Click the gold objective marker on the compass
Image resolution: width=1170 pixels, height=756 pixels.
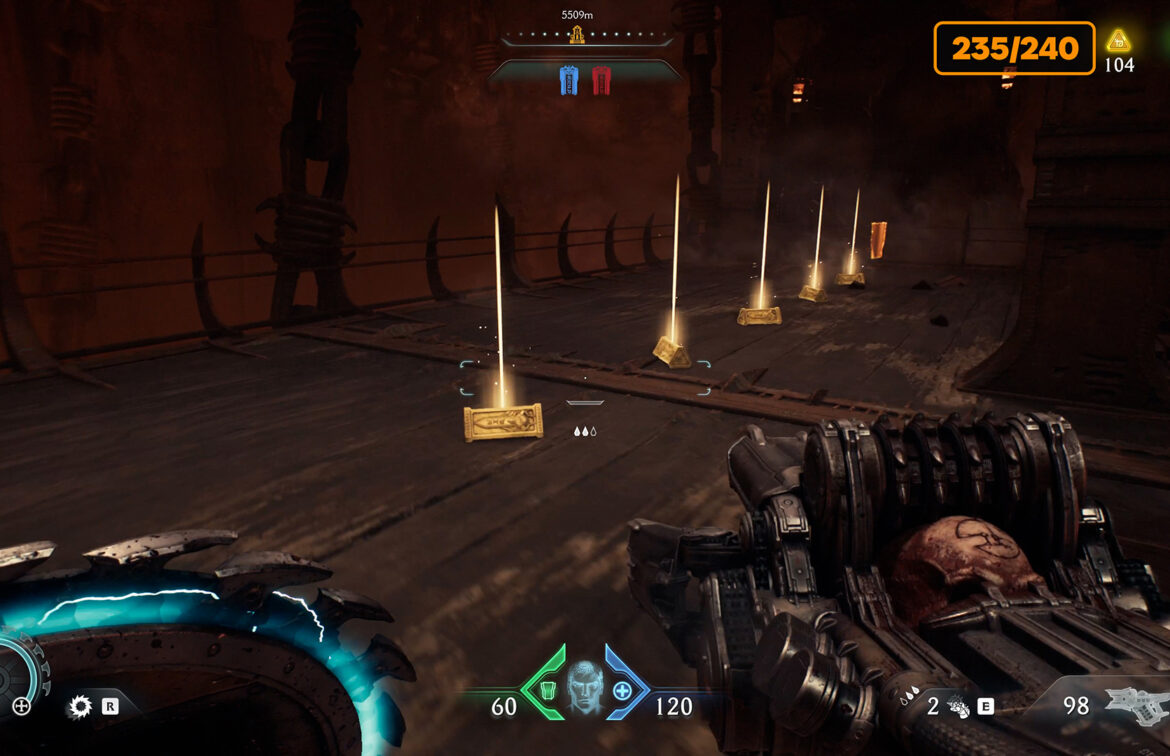(x=577, y=36)
